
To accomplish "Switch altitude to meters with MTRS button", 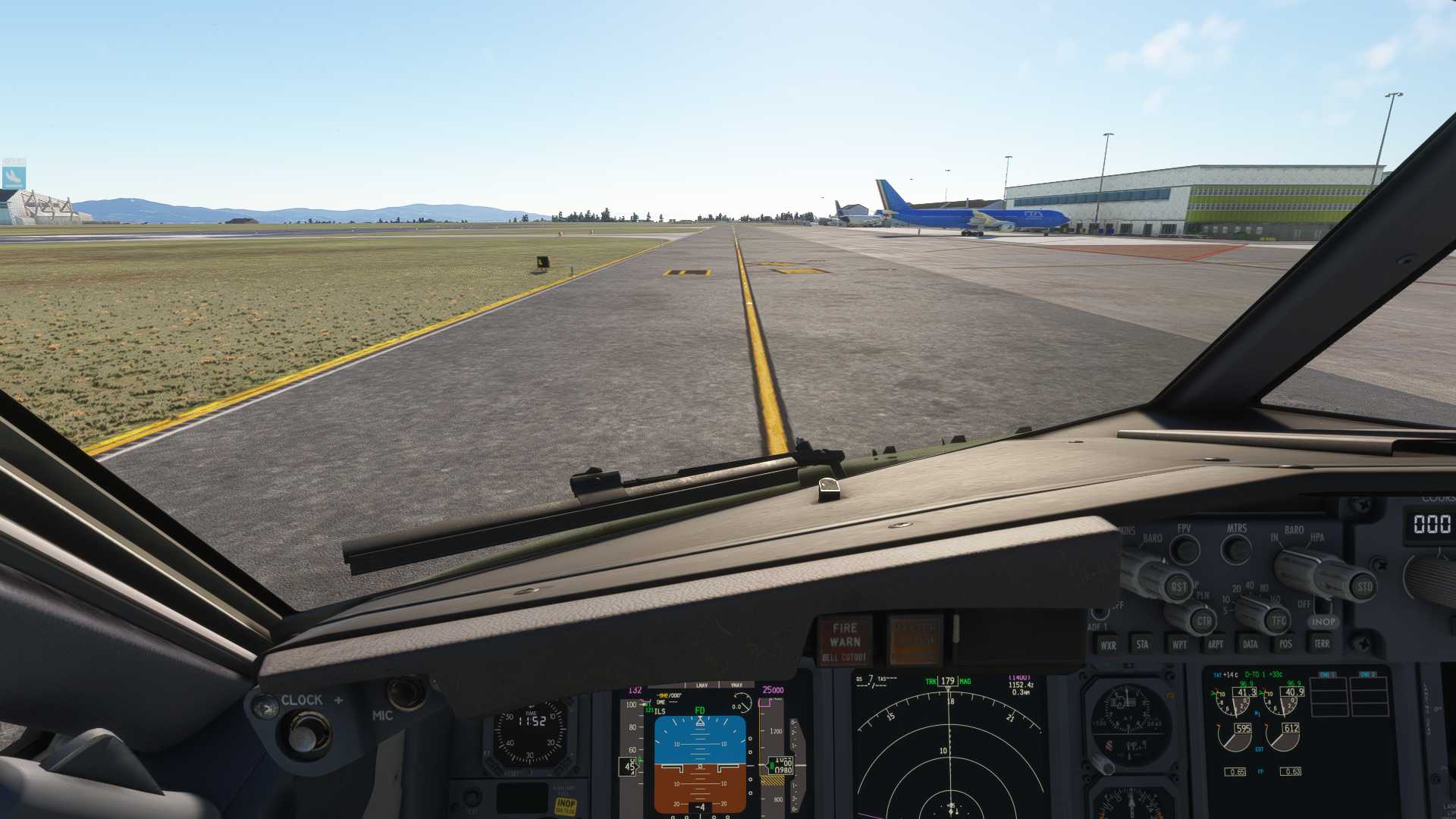I will [1237, 548].
